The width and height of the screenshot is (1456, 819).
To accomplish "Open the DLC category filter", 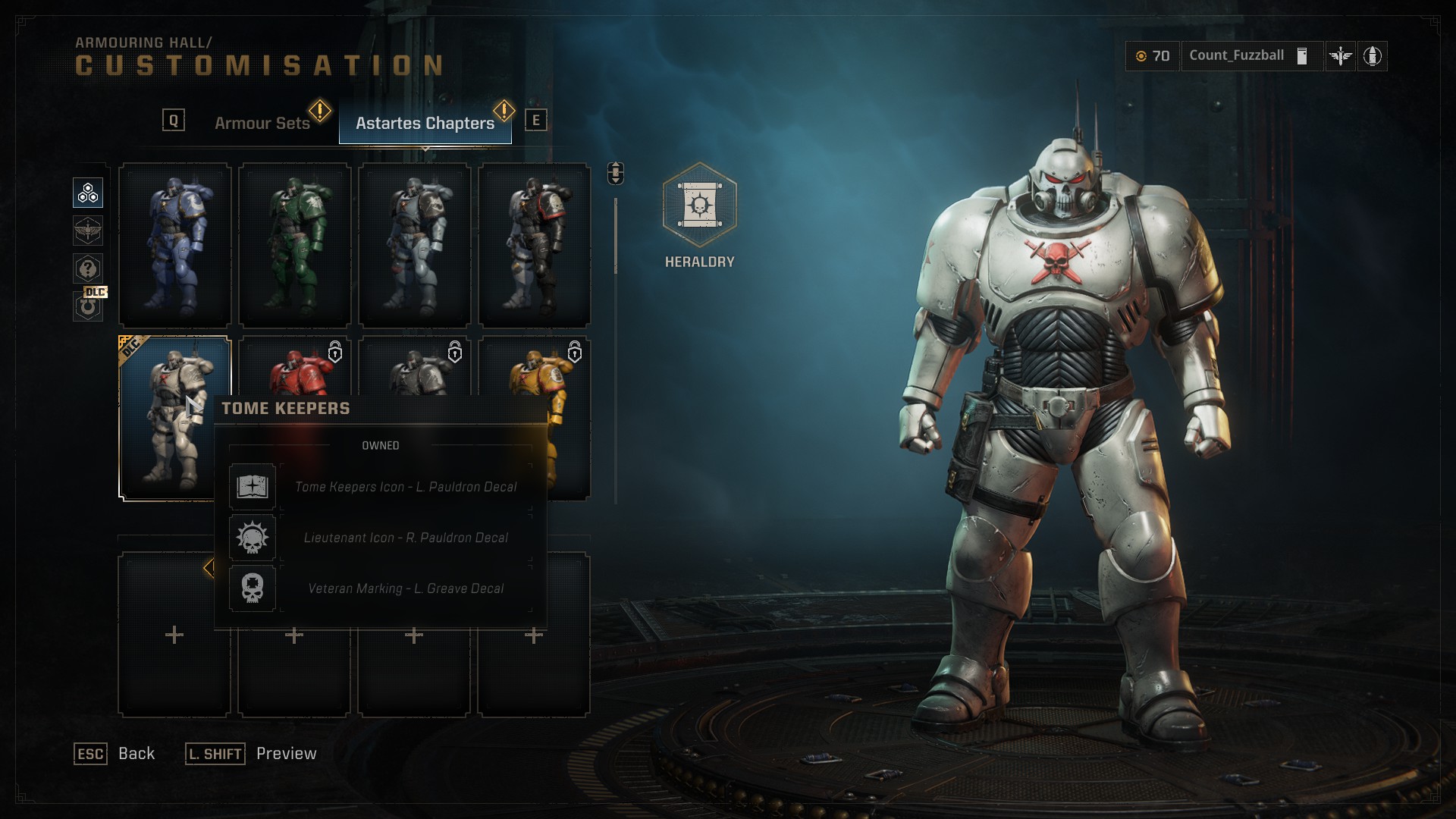I will point(89,306).
